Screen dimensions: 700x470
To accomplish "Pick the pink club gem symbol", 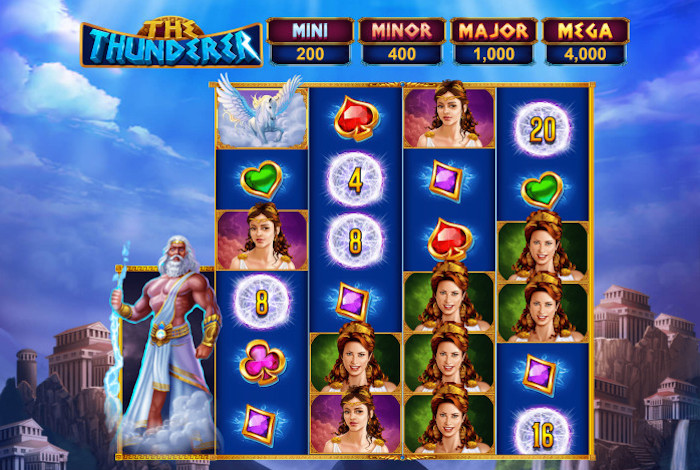I will pos(262,362).
